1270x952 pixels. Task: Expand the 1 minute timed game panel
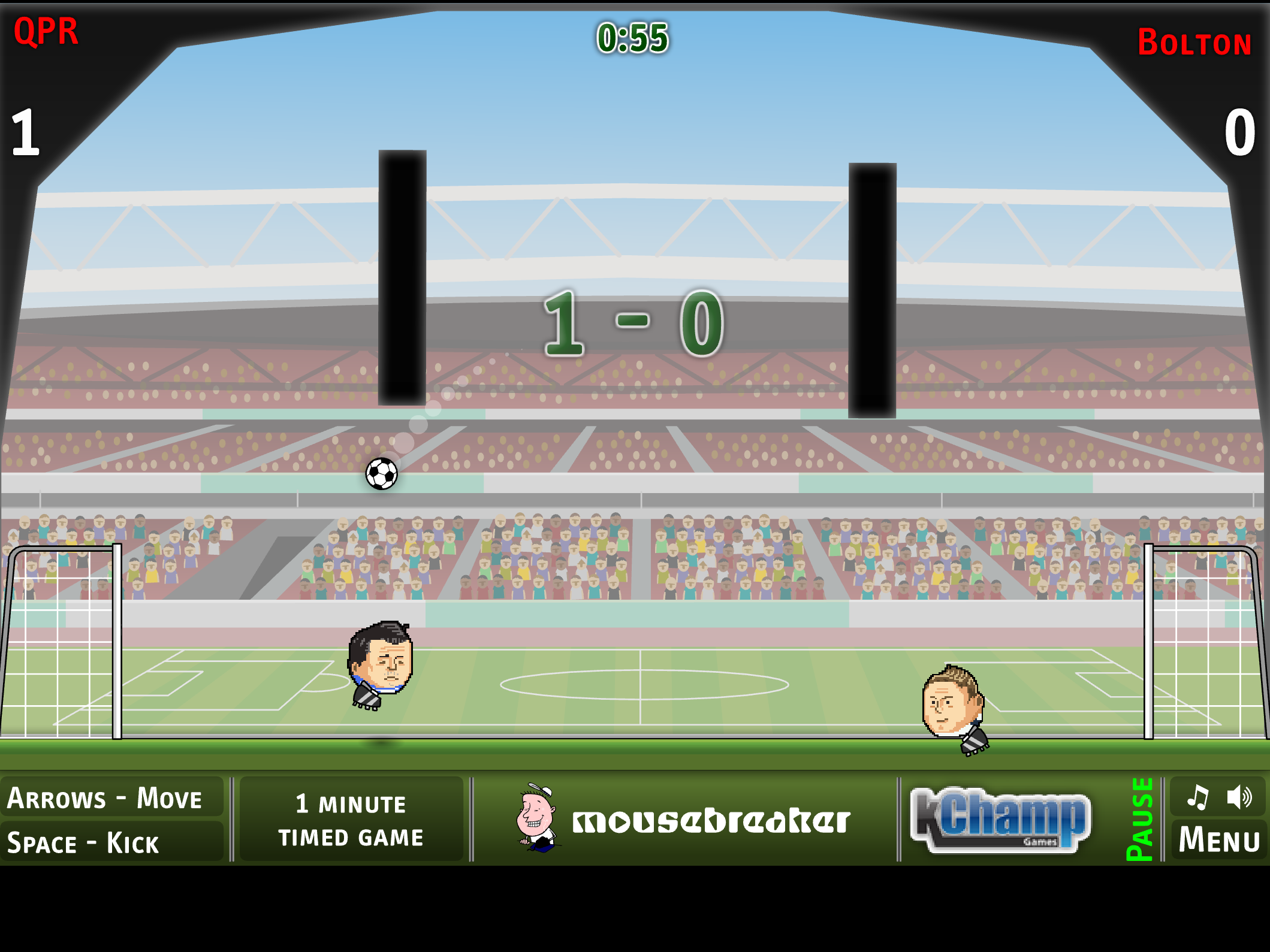(351, 821)
